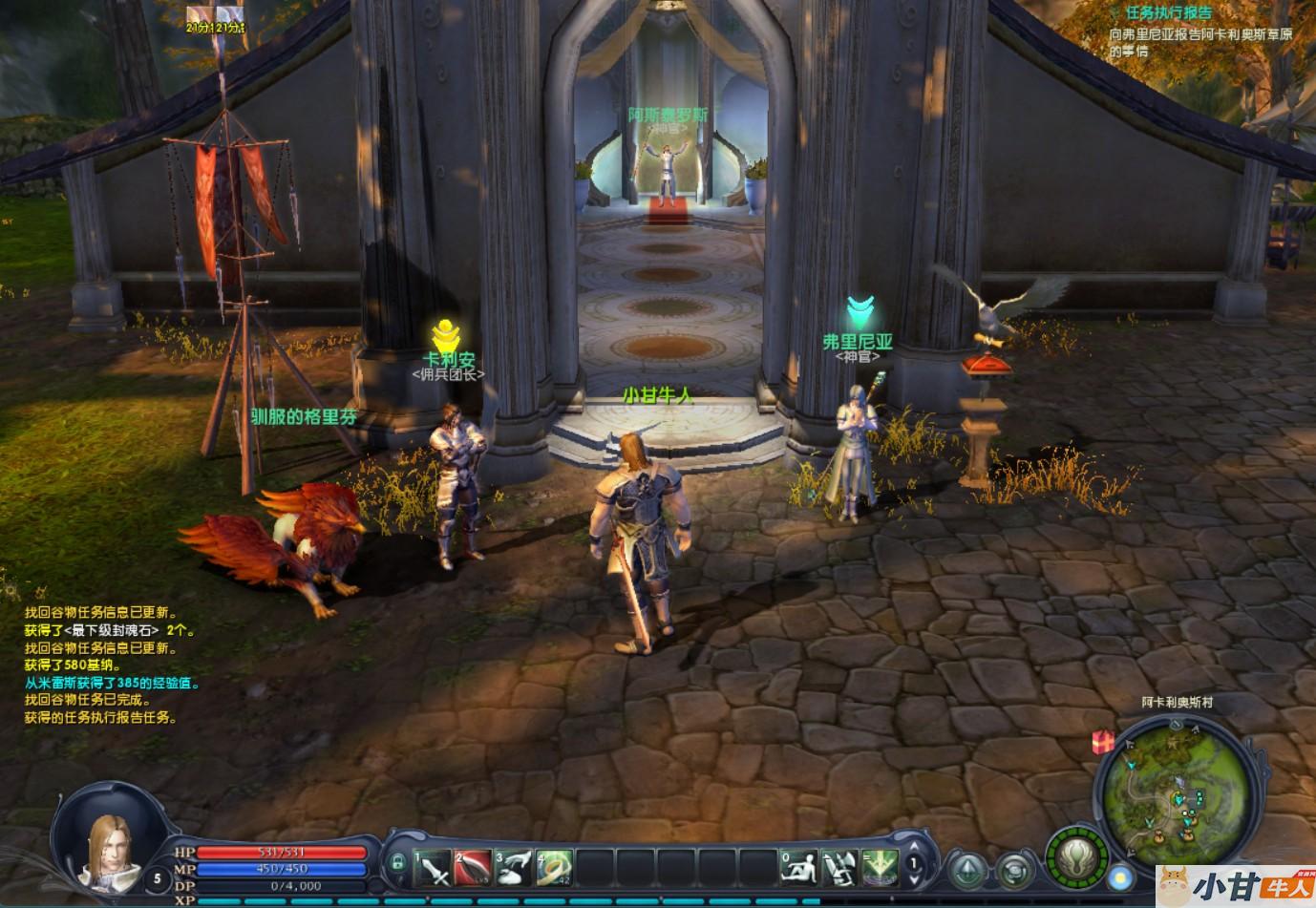The height and width of the screenshot is (908, 1316).
Task: Click the flag icons above the timer
Action: point(216,13)
